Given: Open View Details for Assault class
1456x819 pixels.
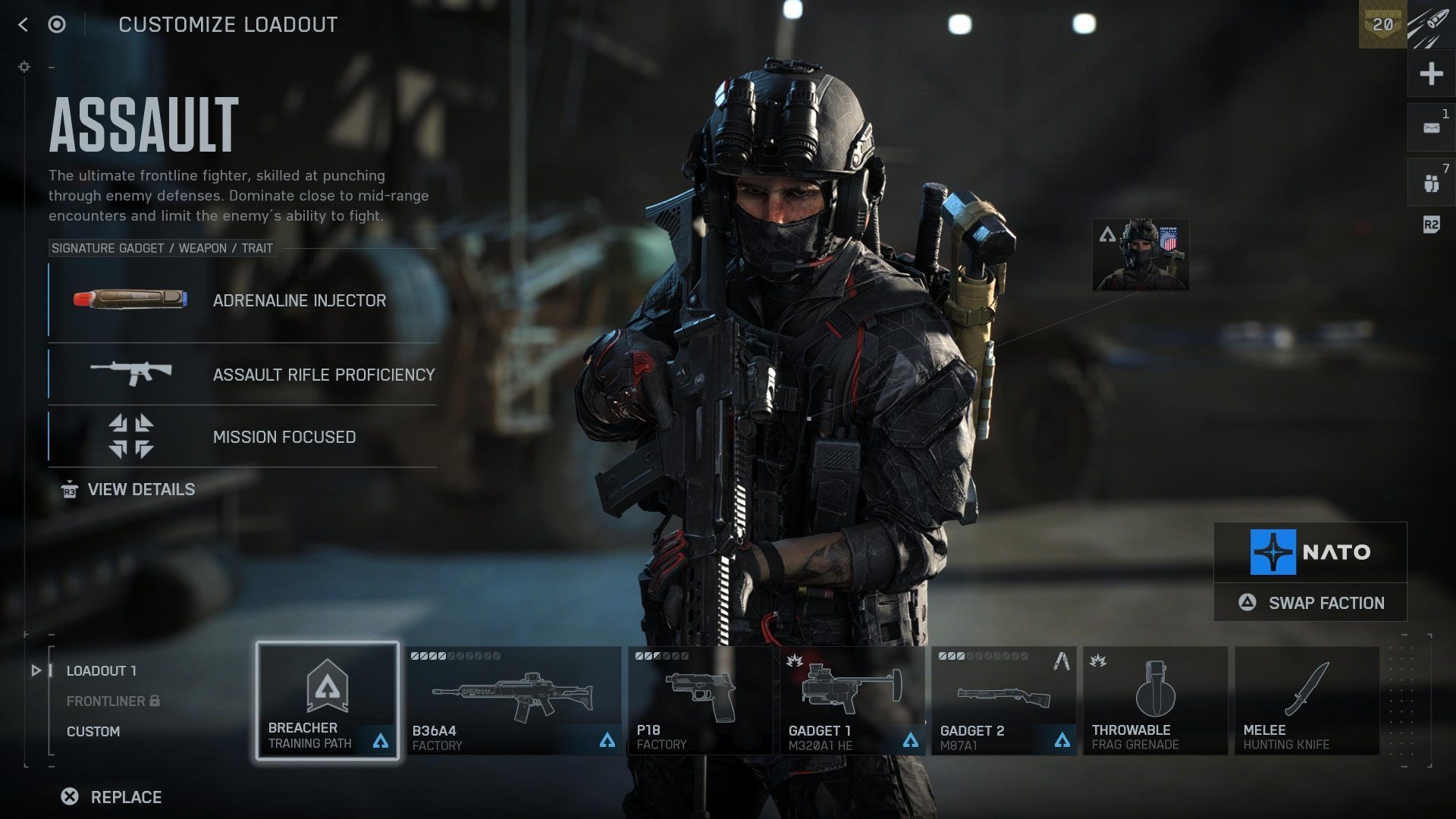Looking at the screenshot, I should 140,490.
